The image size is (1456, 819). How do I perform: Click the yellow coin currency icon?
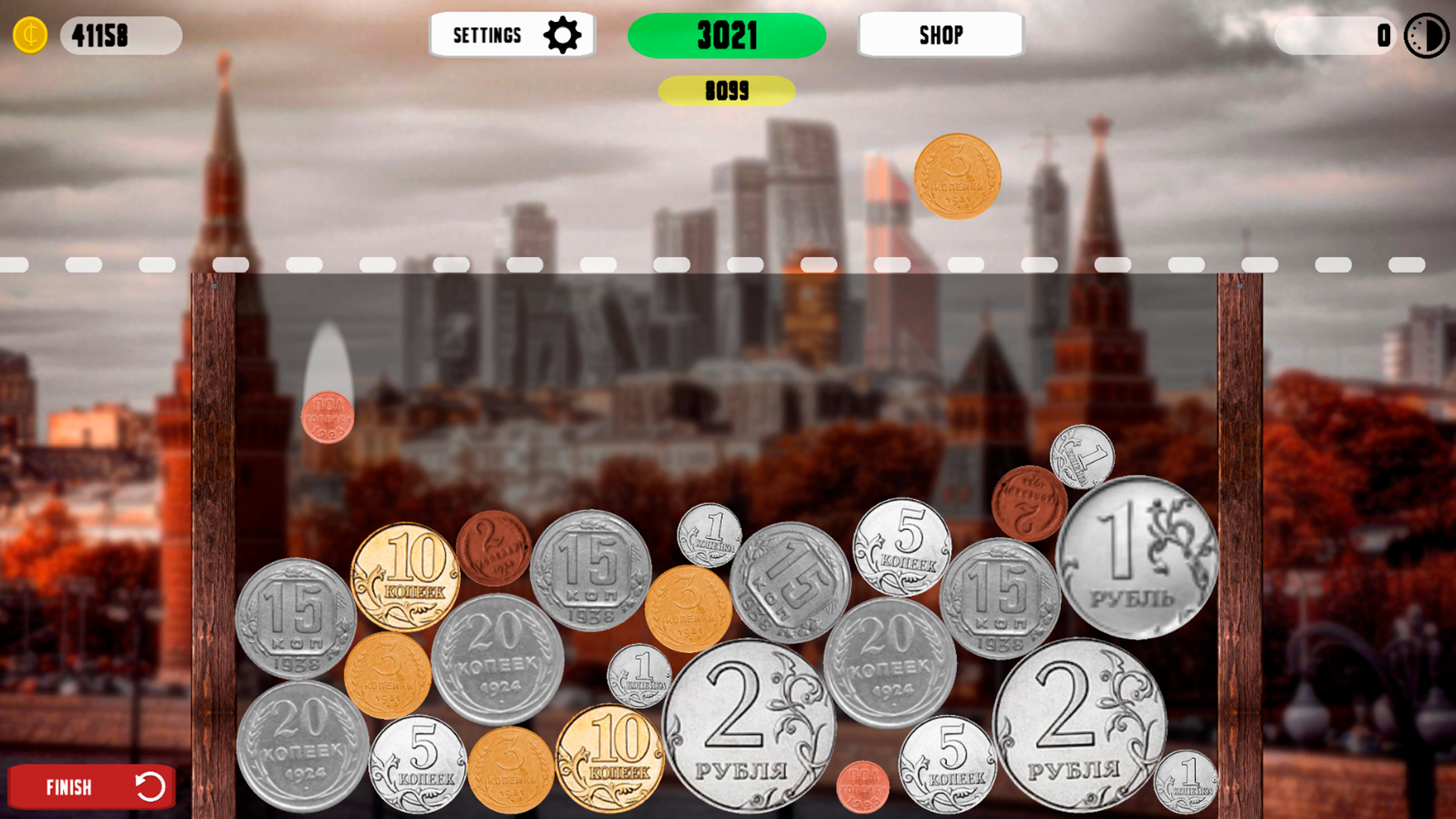[30, 34]
